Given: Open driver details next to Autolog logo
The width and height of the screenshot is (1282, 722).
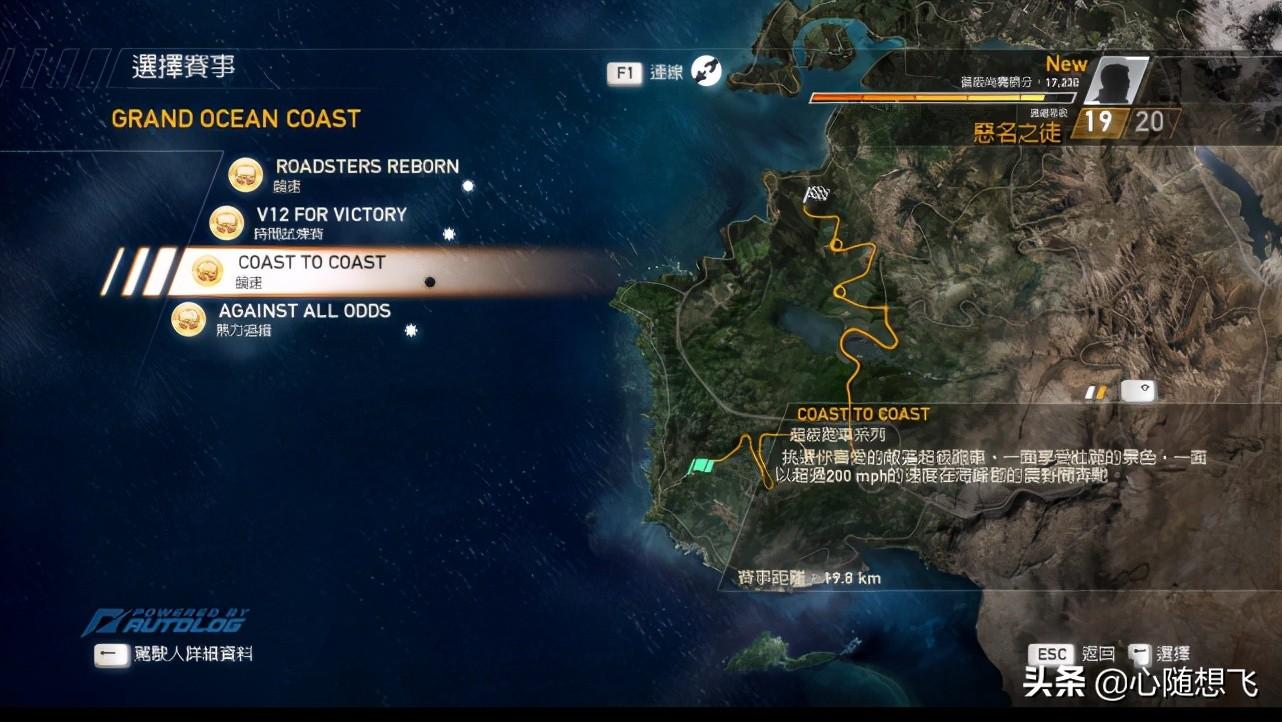Looking at the screenshot, I should 112,654.
